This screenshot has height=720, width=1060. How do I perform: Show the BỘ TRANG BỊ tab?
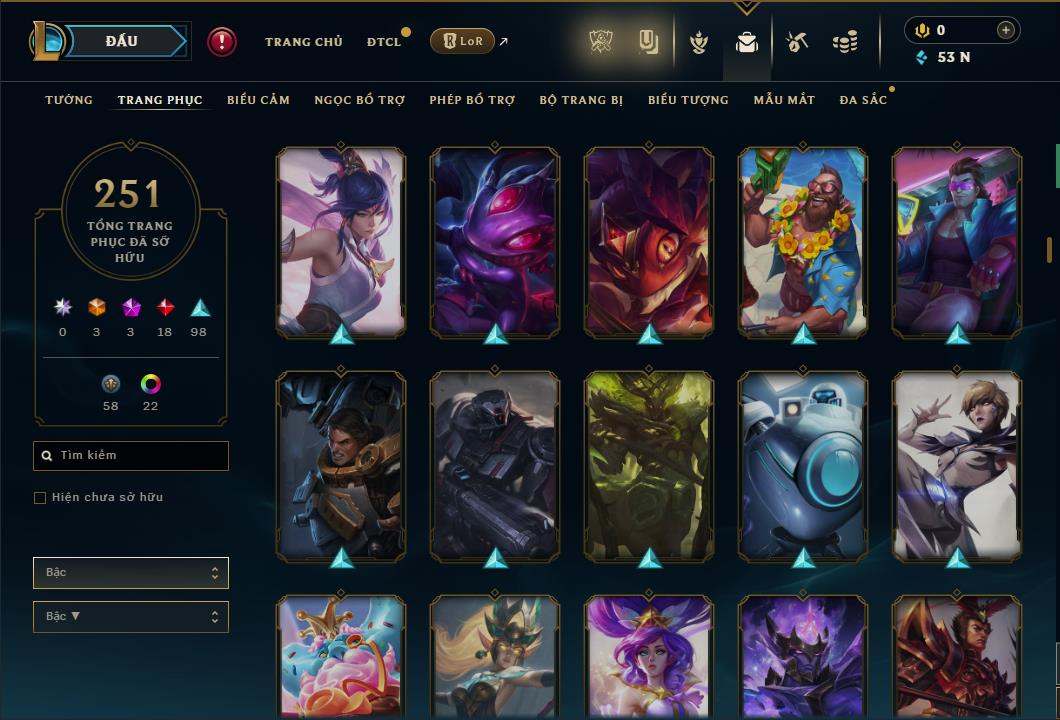point(581,100)
